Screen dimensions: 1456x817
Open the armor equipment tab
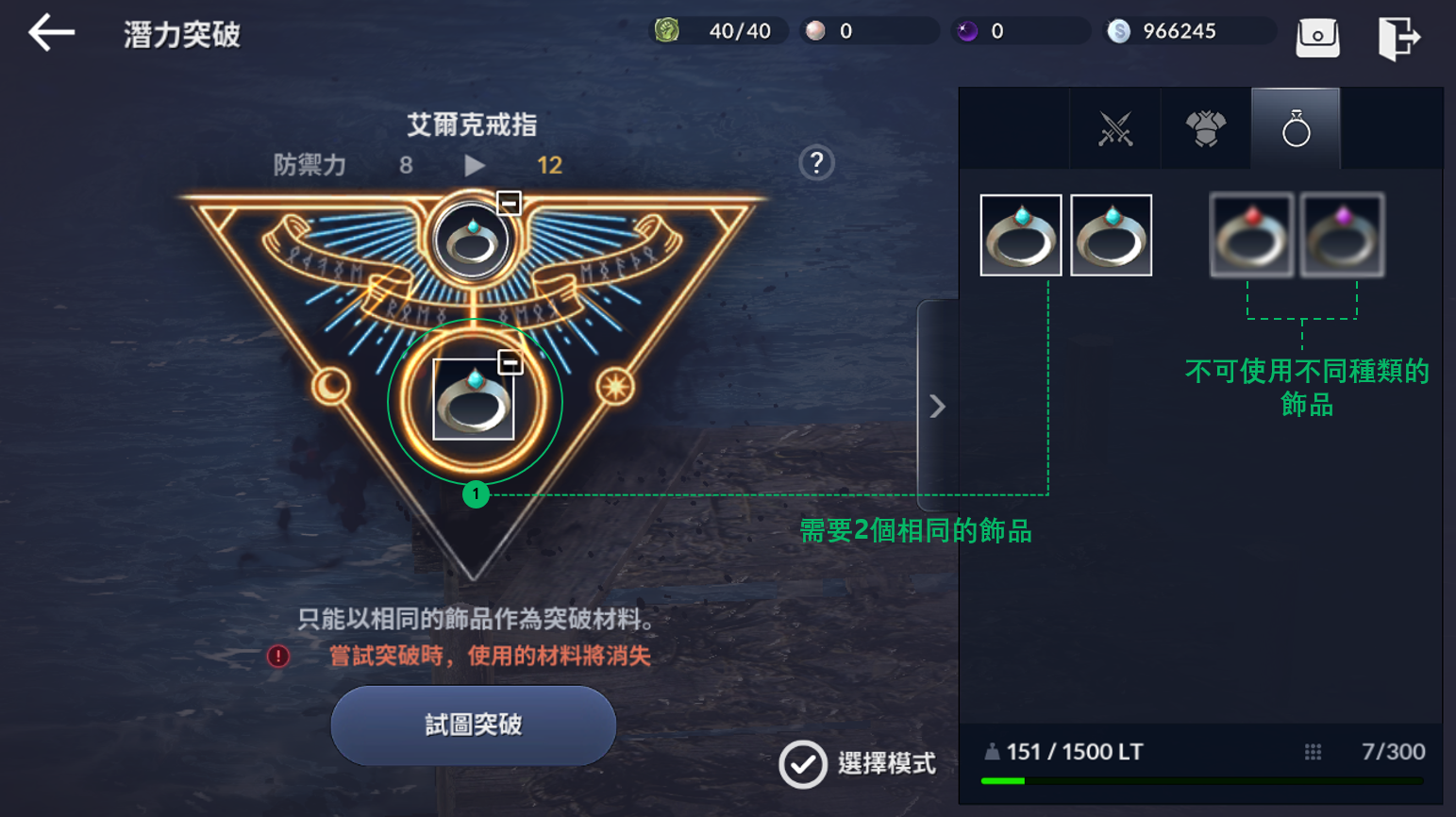1204,129
